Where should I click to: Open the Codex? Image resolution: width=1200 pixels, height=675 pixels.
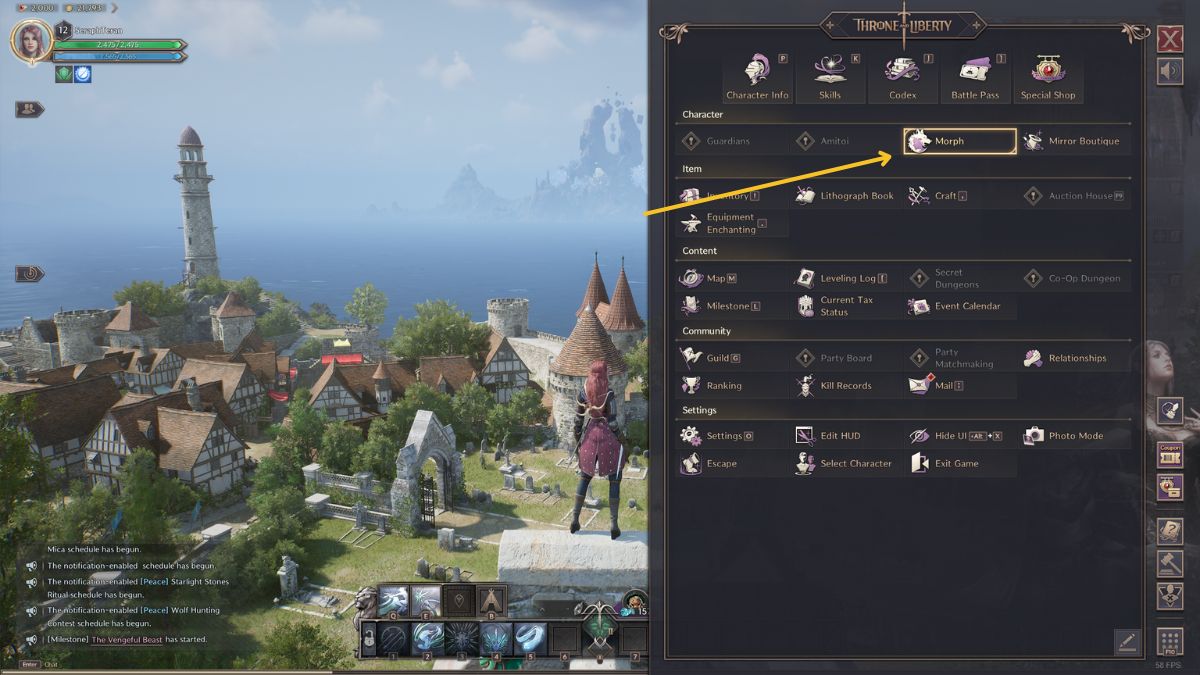click(902, 77)
